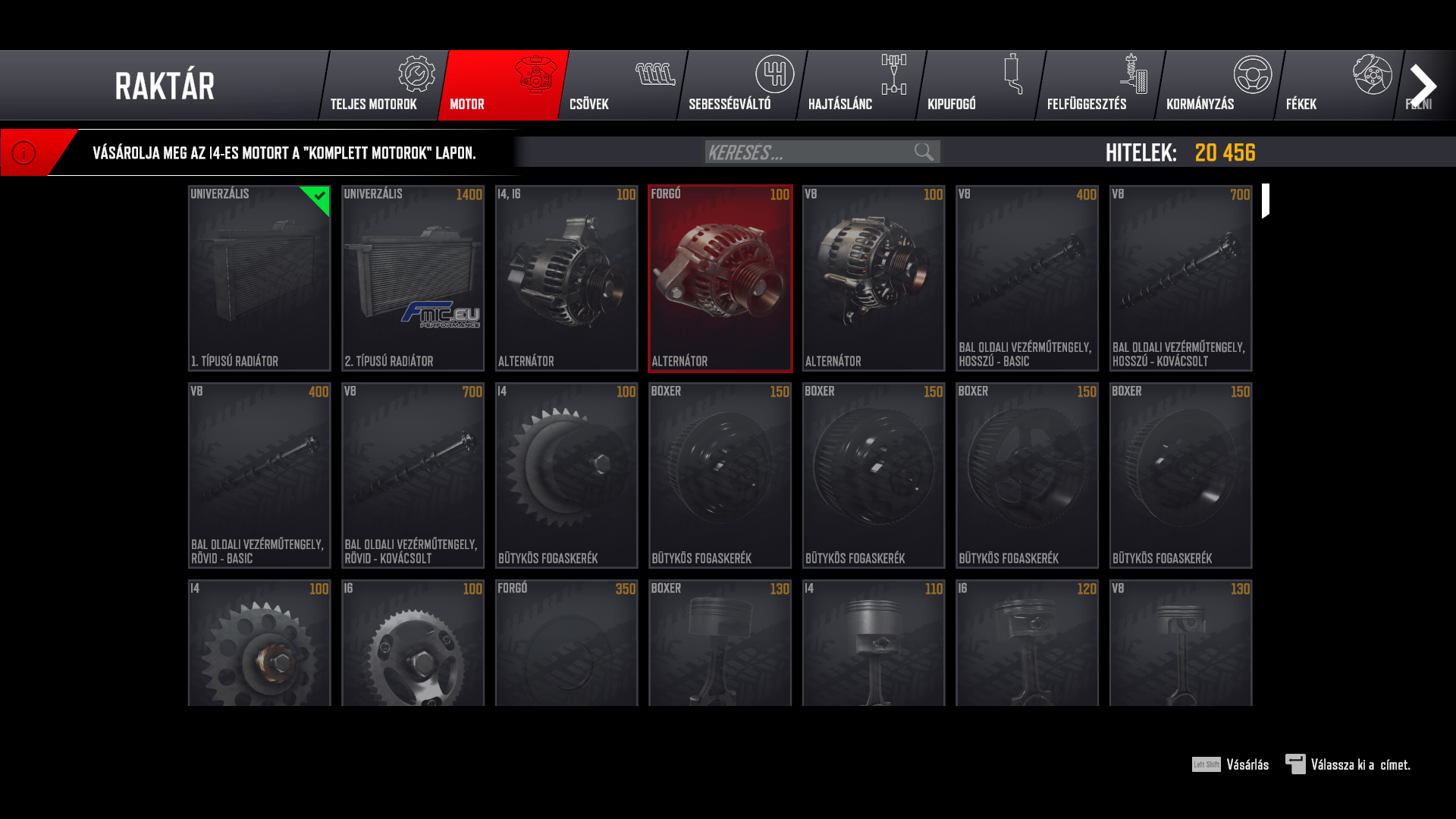
Task: Choose the 2. típusú radiátor for 1400
Action: click(413, 278)
